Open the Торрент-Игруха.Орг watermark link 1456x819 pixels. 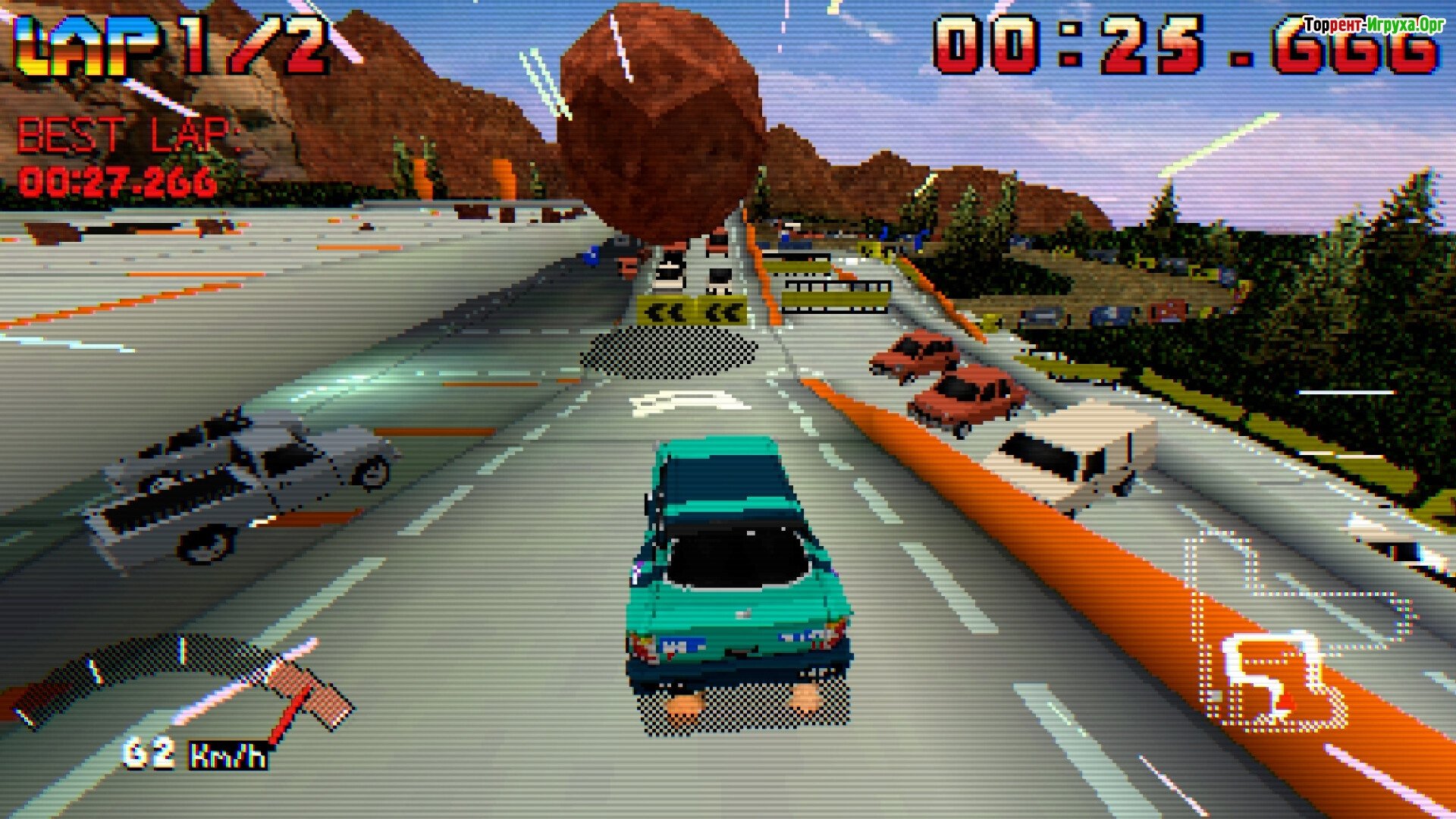click(x=1373, y=25)
